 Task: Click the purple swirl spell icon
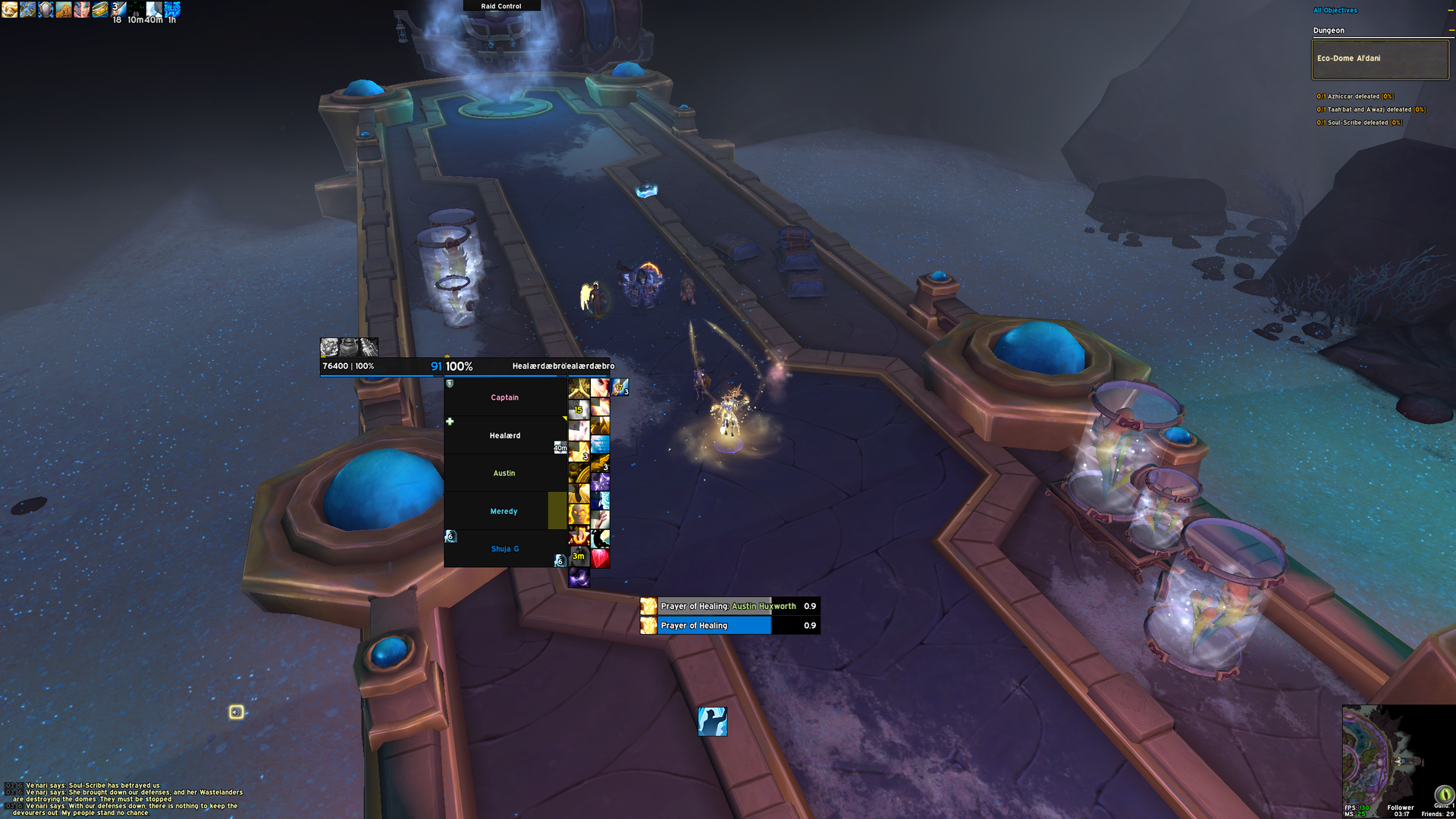pos(579,579)
